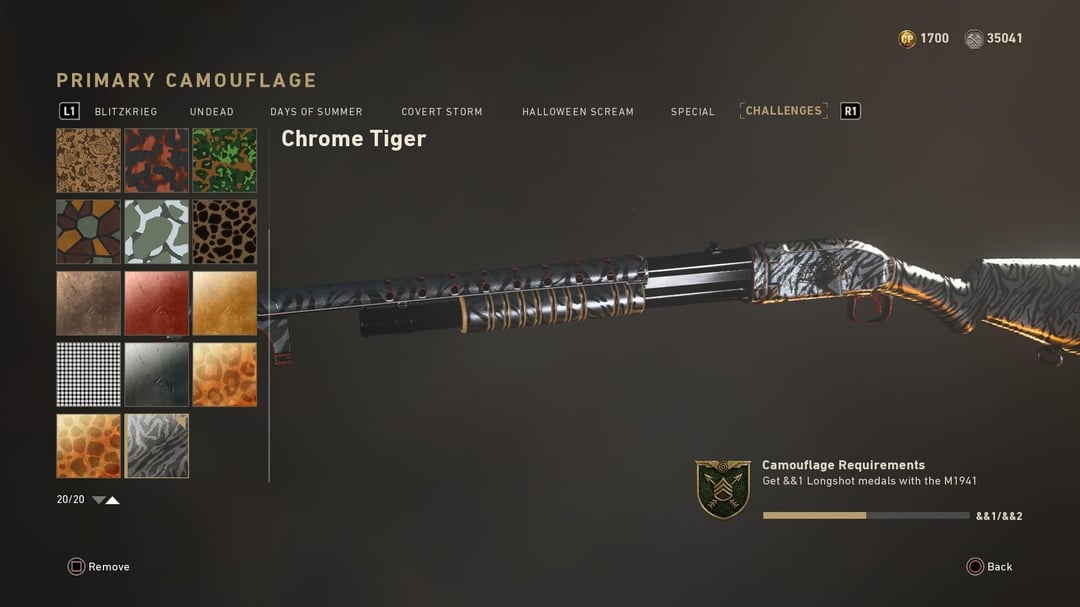Click the Remove camouflage button

(99, 567)
